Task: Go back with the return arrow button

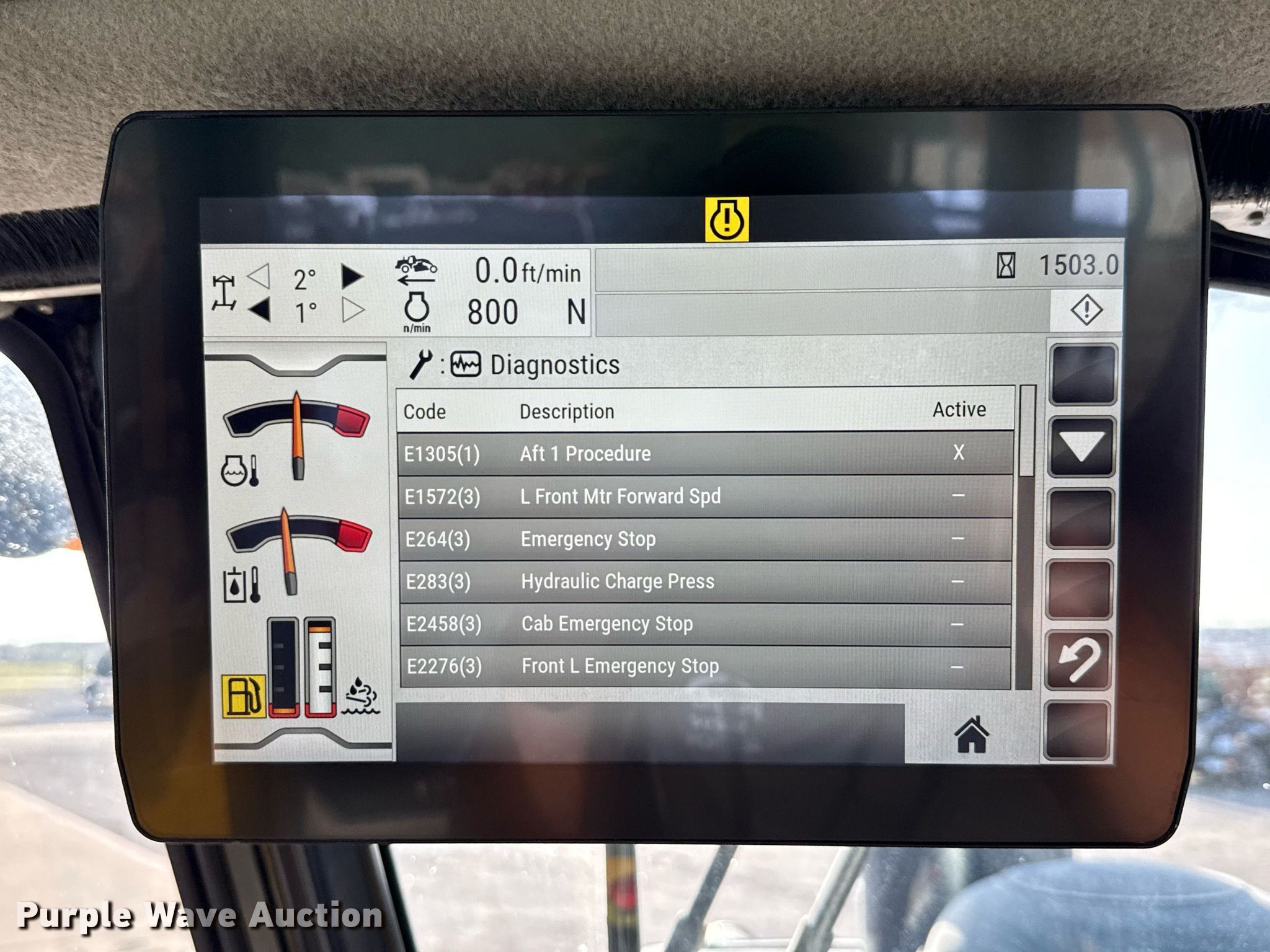Action: coord(1078,661)
